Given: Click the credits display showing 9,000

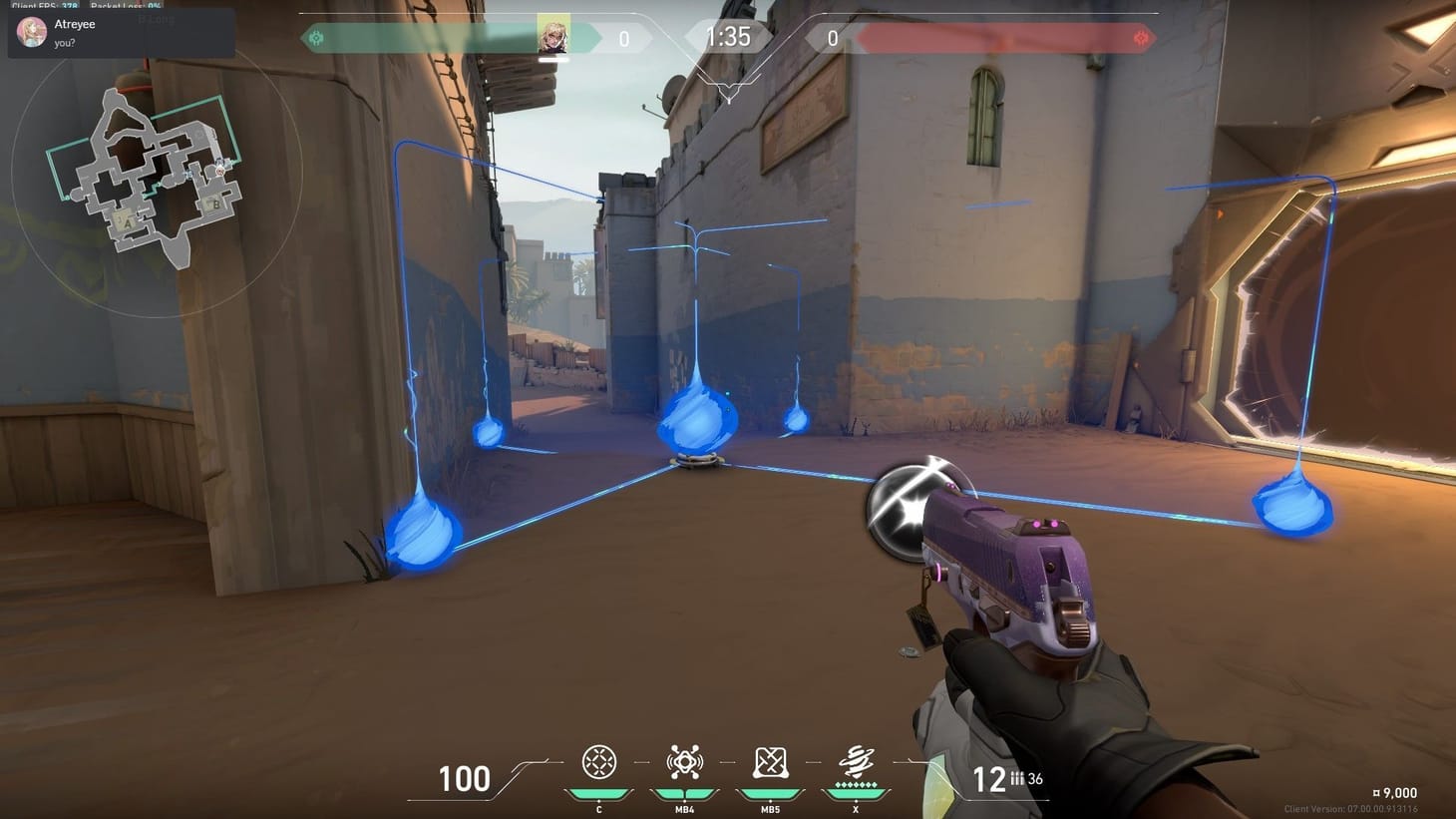Looking at the screenshot, I should point(1398,792).
